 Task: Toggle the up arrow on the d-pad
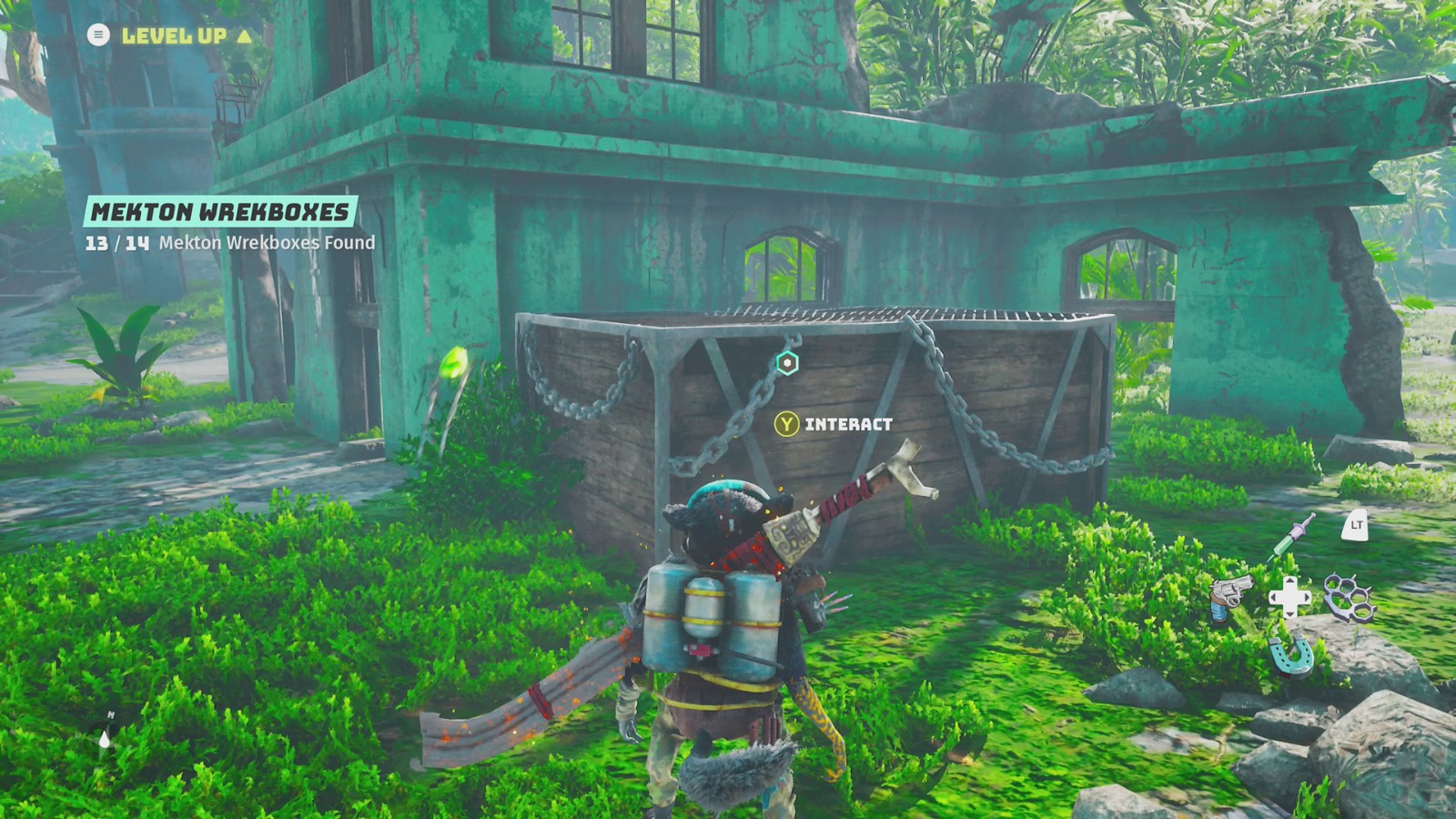[x=1290, y=582]
